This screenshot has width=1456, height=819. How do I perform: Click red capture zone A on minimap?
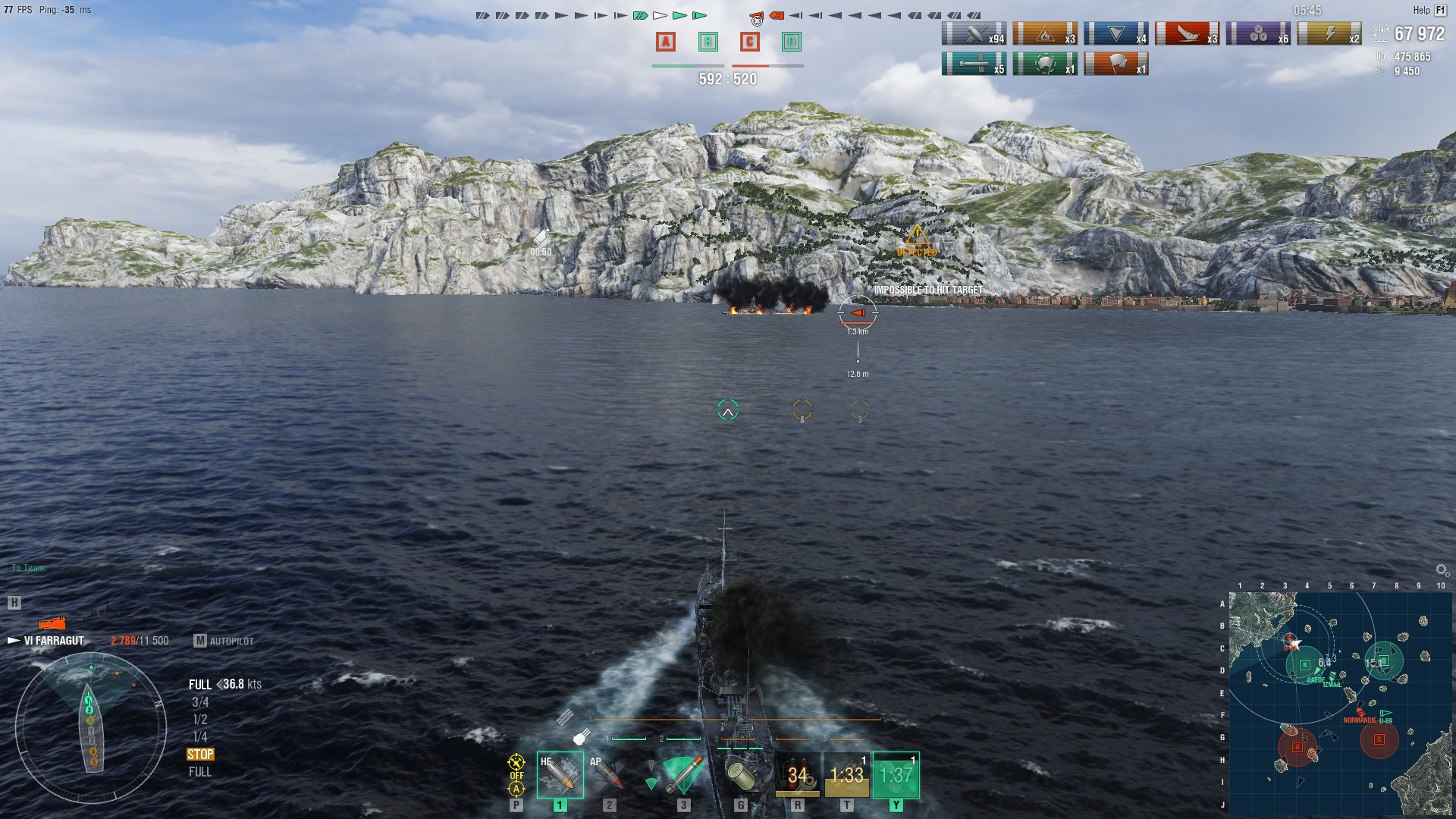tap(1297, 747)
